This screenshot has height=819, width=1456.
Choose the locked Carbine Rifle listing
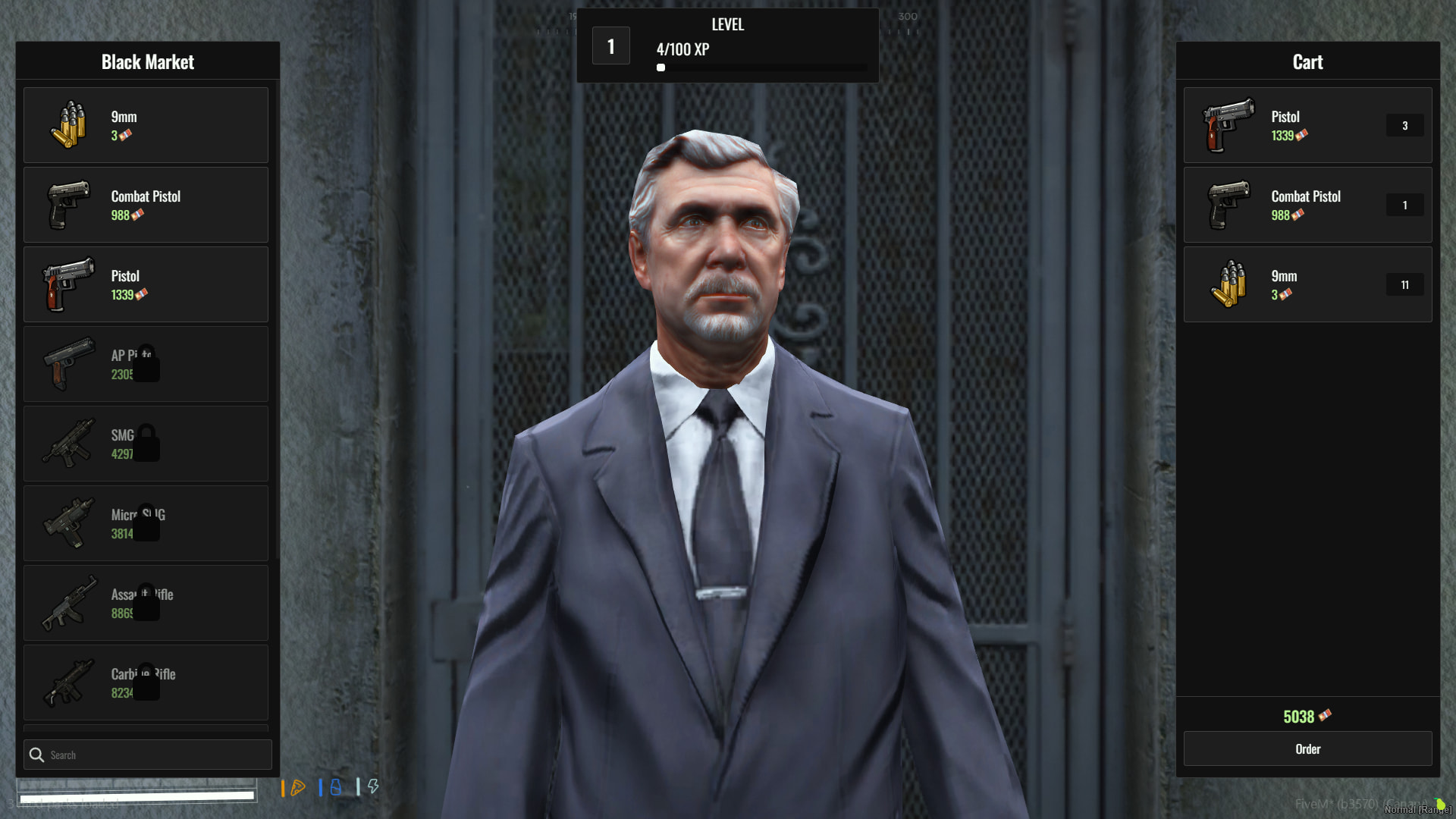click(x=146, y=682)
